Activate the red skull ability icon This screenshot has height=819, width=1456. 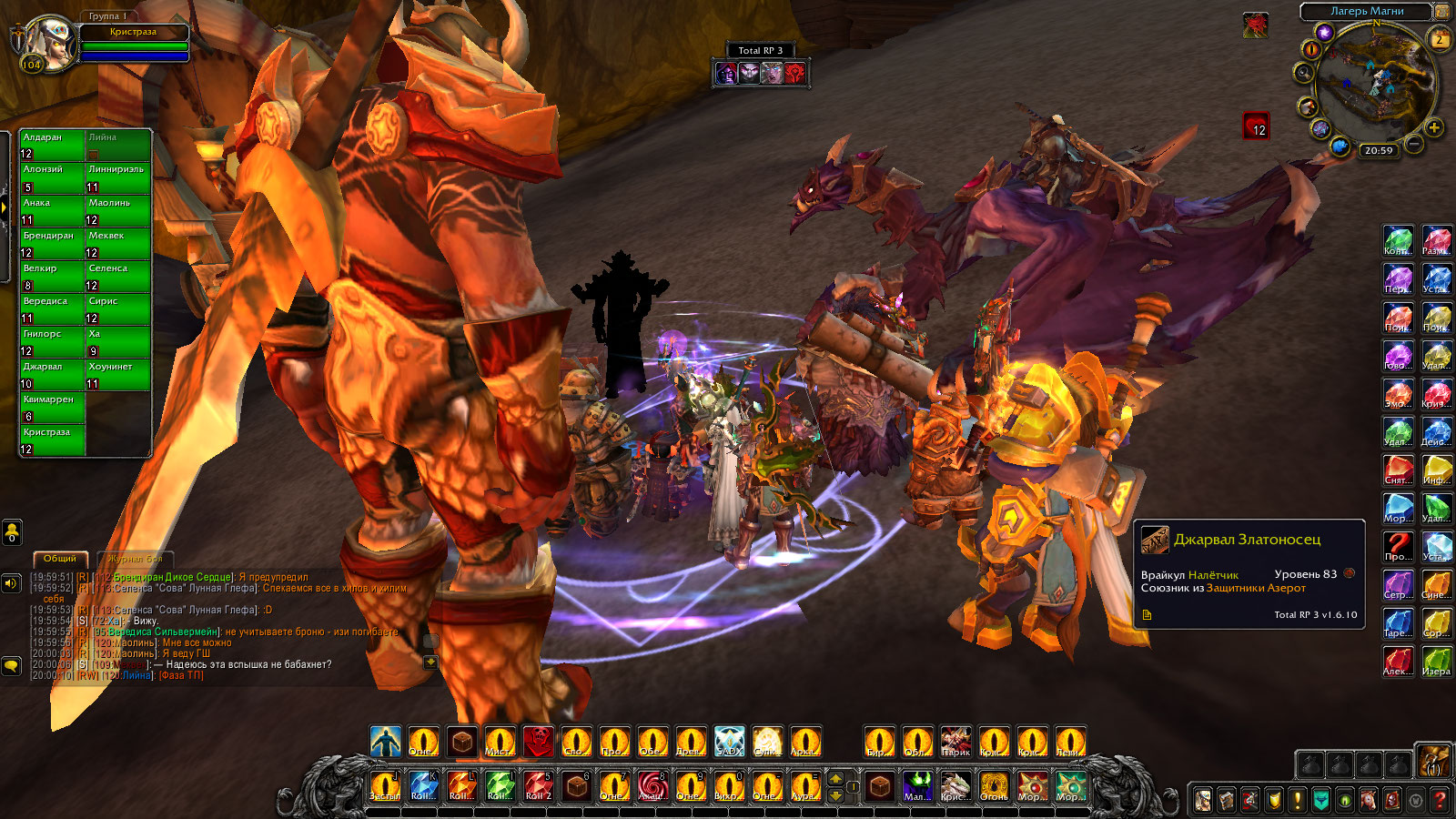[x=538, y=743]
